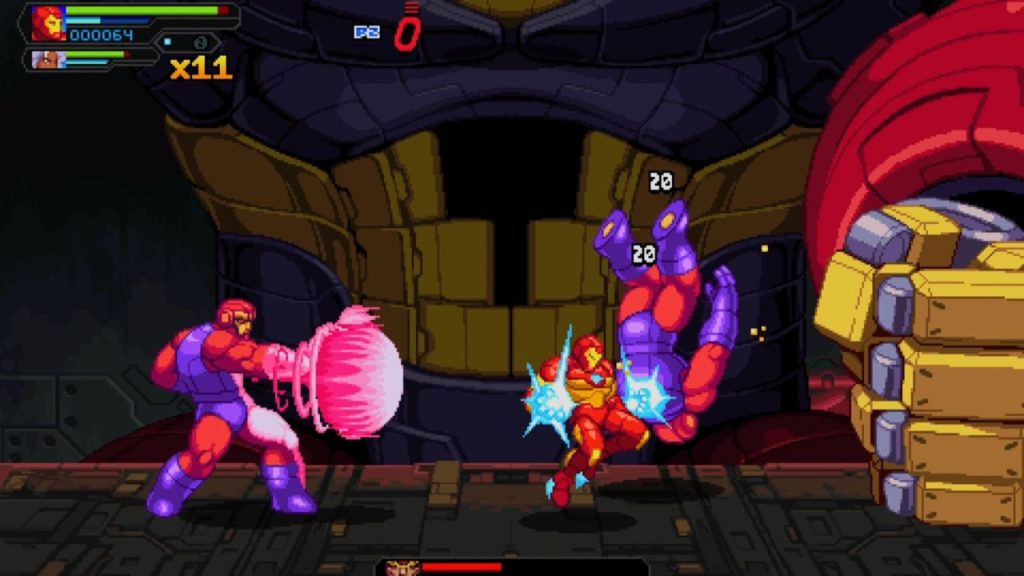Screen dimensions: 1024x576
Task: Click the P2 join indicator
Action: (x=367, y=32)
